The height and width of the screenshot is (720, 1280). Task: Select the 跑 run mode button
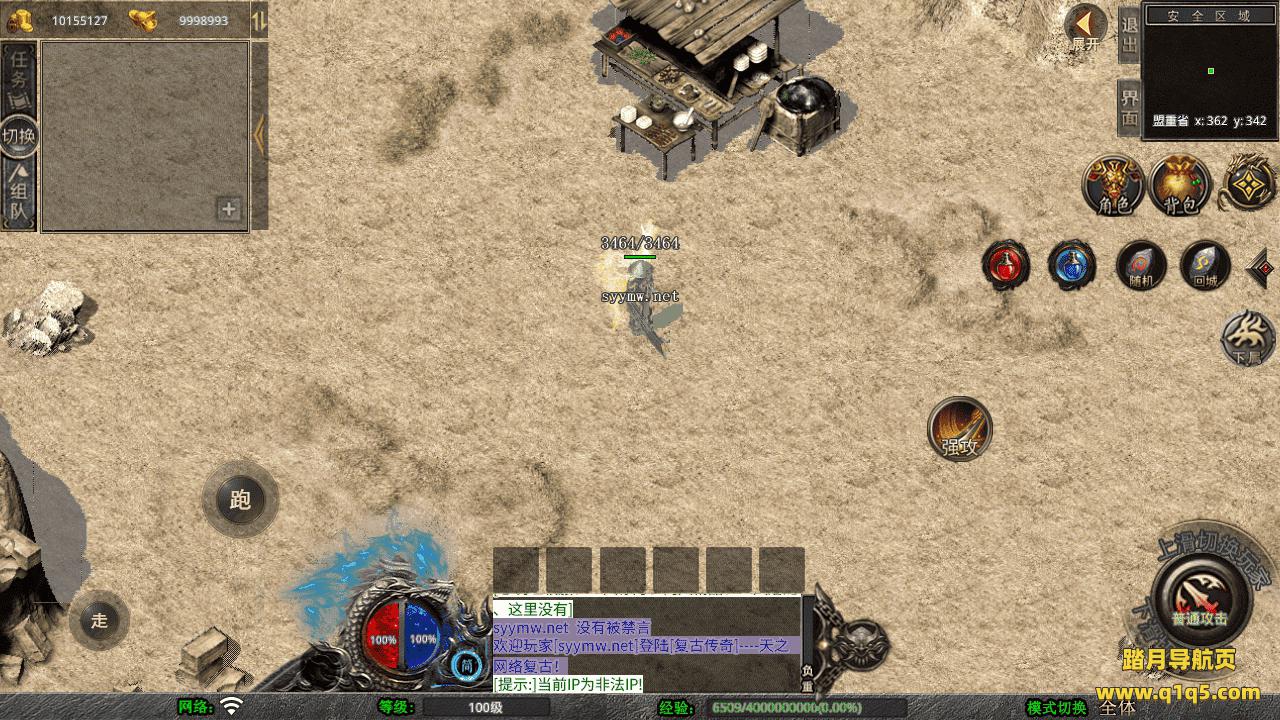(x=240, y=499)
